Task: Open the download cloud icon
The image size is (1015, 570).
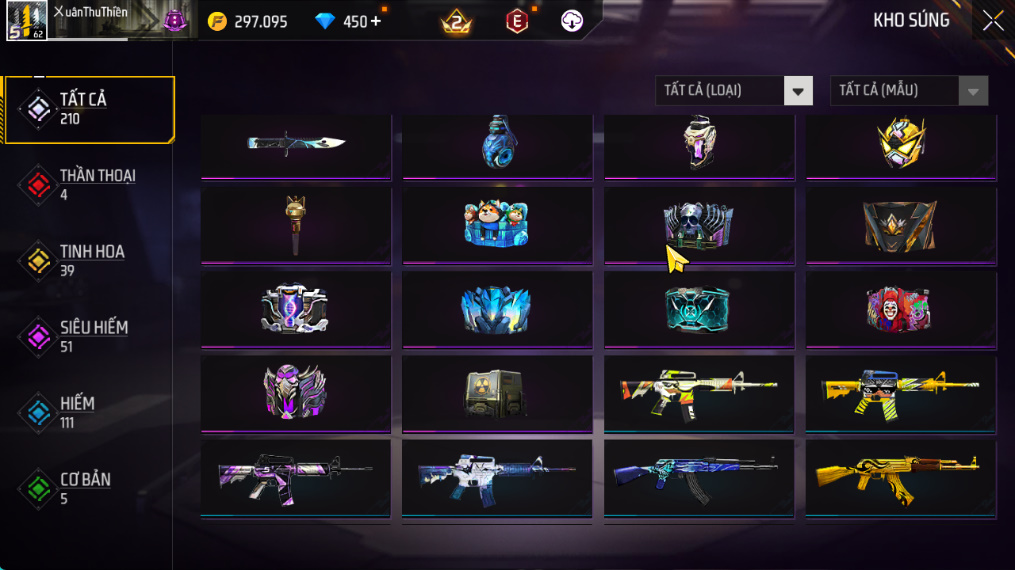Action: coord(572,21)
